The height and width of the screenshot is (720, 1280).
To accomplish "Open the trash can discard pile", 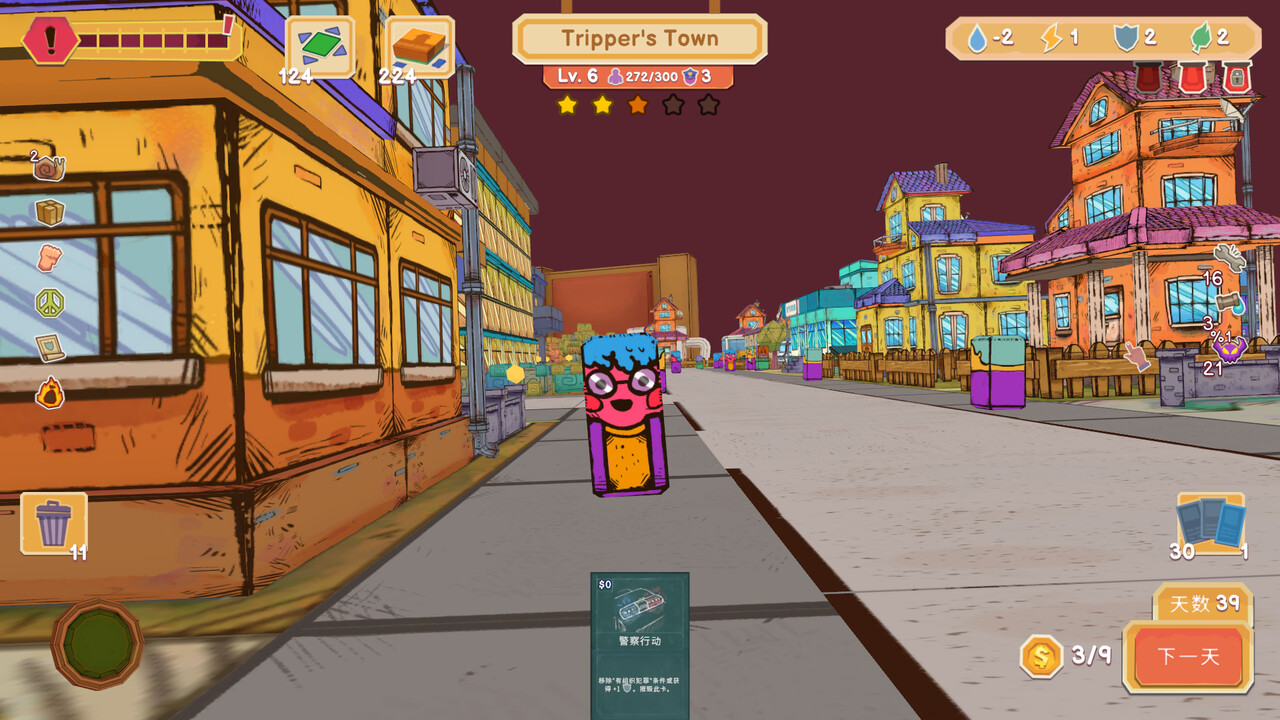I will point(54,522).
